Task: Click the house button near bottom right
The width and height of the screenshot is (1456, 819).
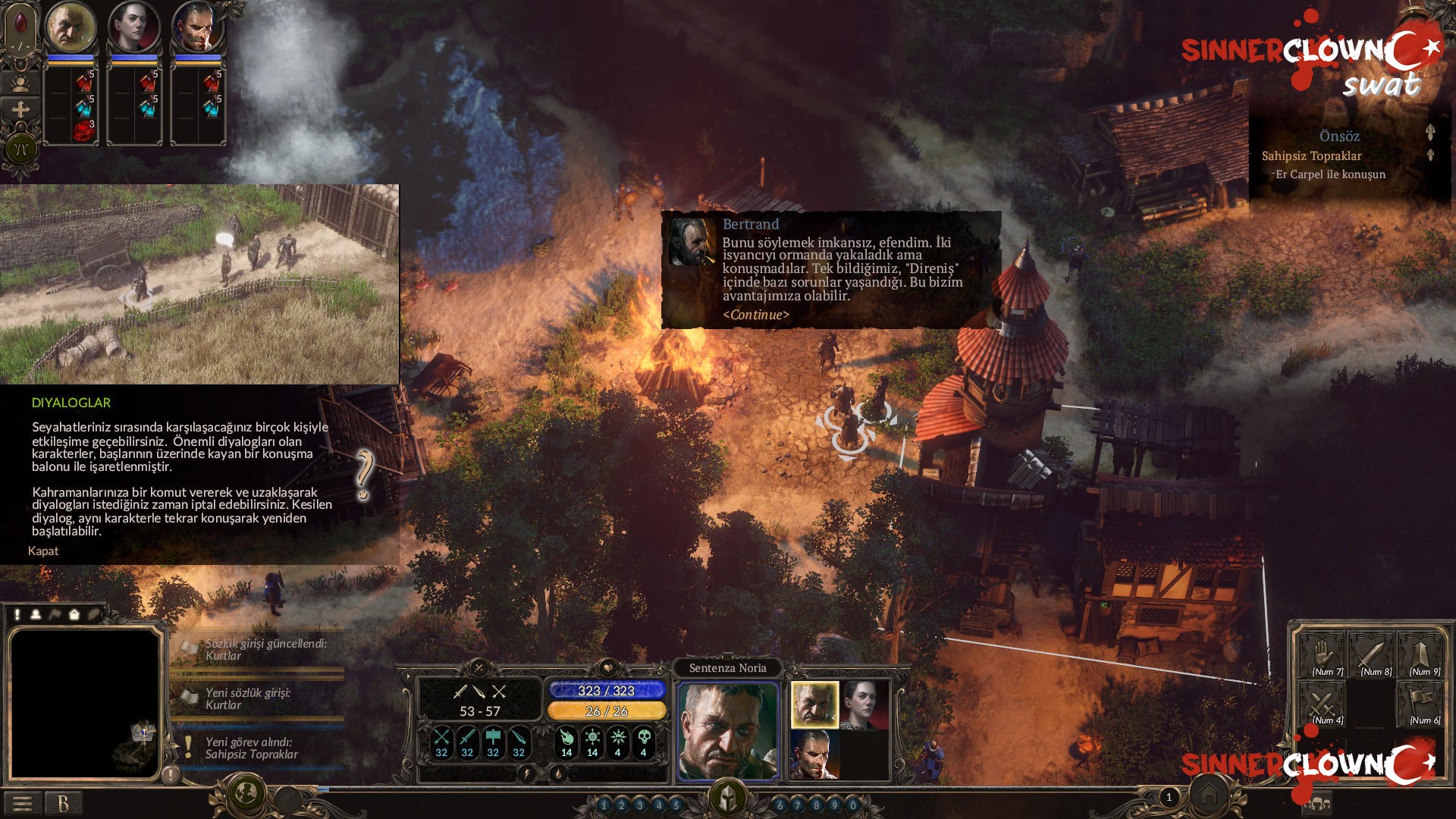Action: pos(1209,795)
